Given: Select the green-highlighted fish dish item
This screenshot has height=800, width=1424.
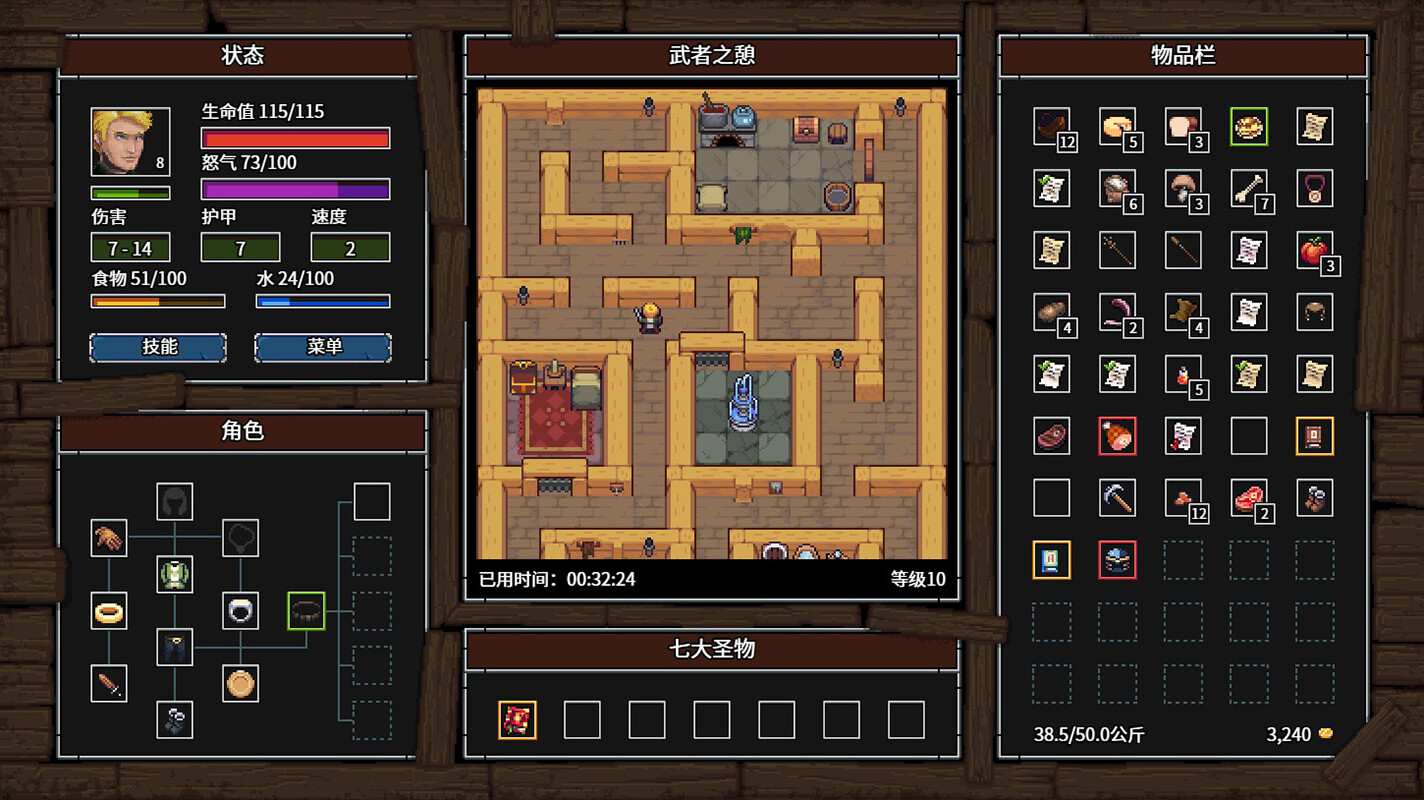Looking at the screenshot, I should click(1248, 126).
